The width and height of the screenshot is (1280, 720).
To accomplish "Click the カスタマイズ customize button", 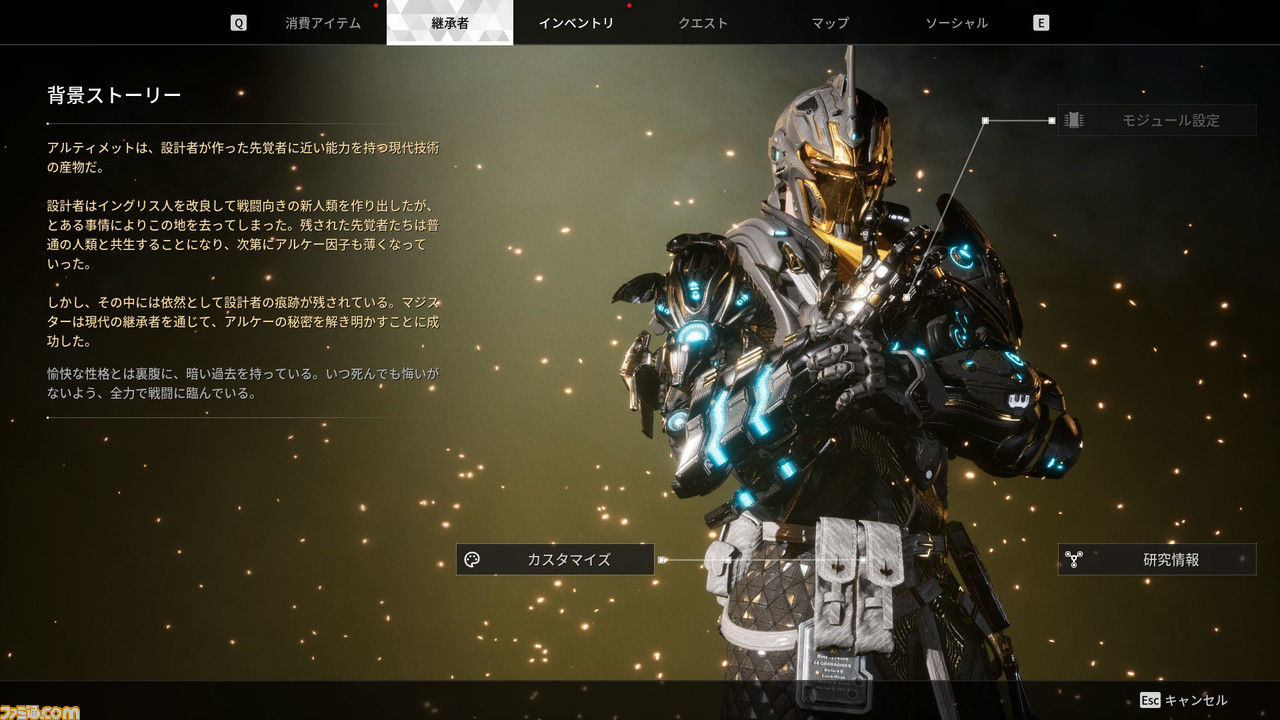I will 555,560.
